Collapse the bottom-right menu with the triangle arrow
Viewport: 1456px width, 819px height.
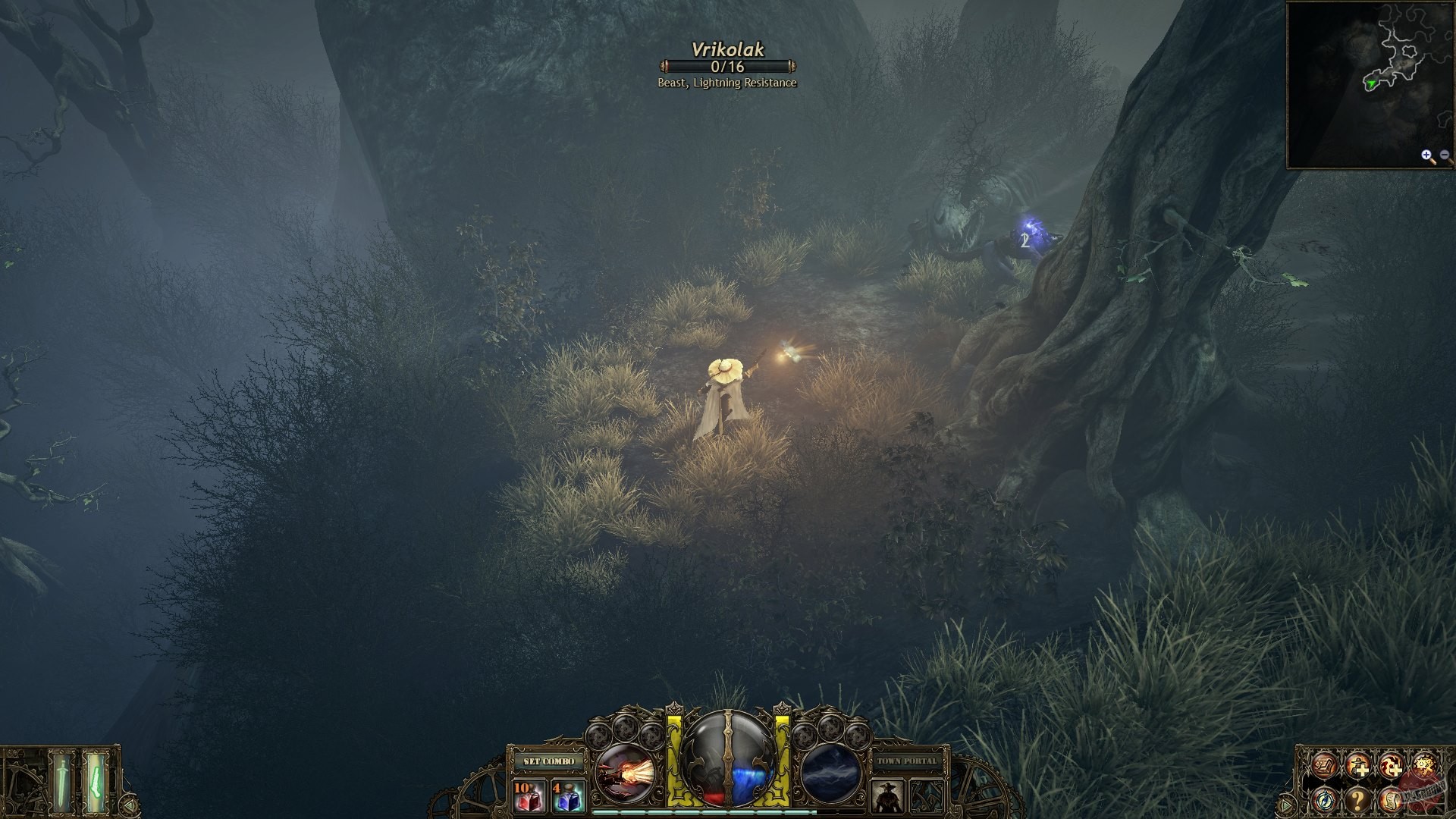point(1286,803)
